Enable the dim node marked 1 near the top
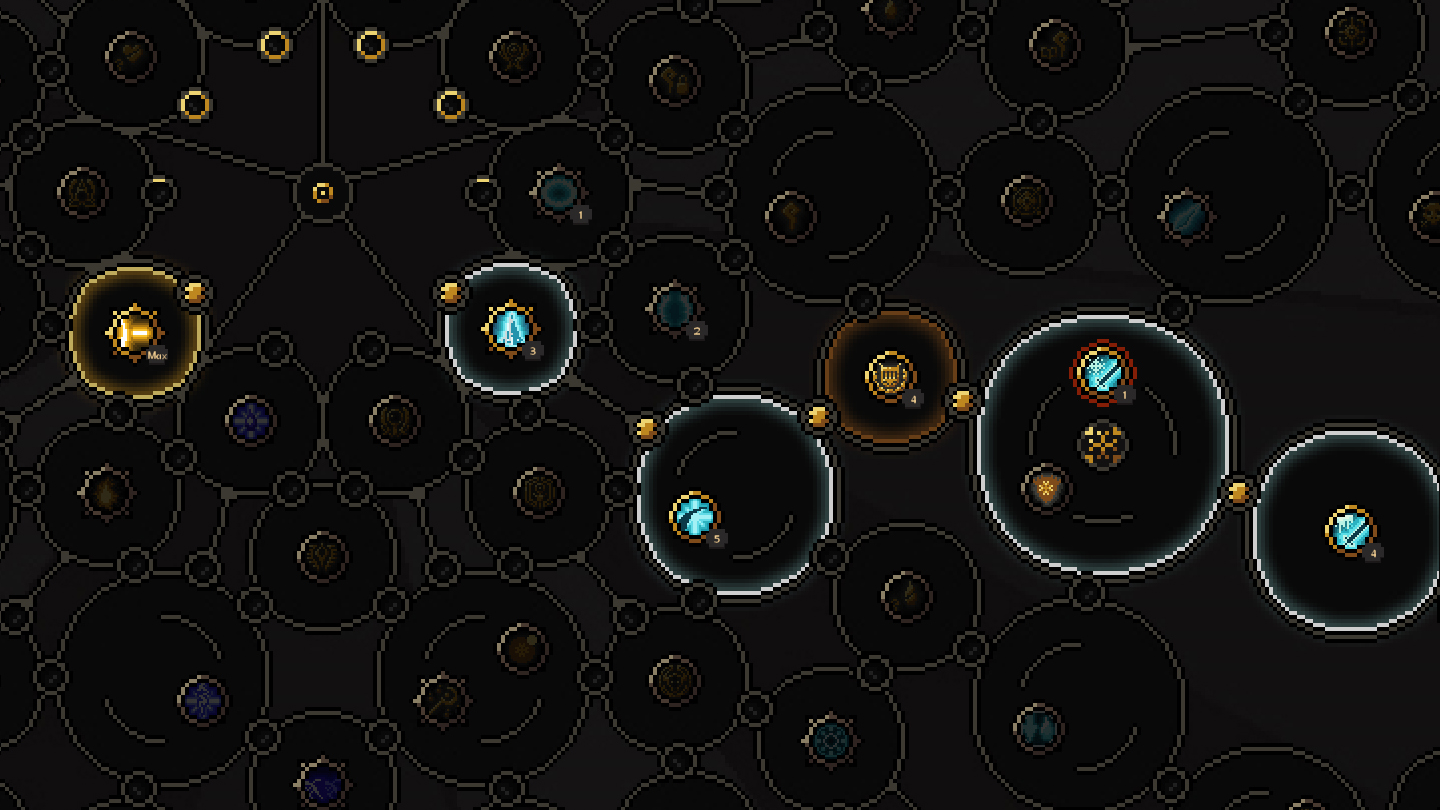Image resolution: width=1440 pixels, height=810 pixels. click(560, 195)
